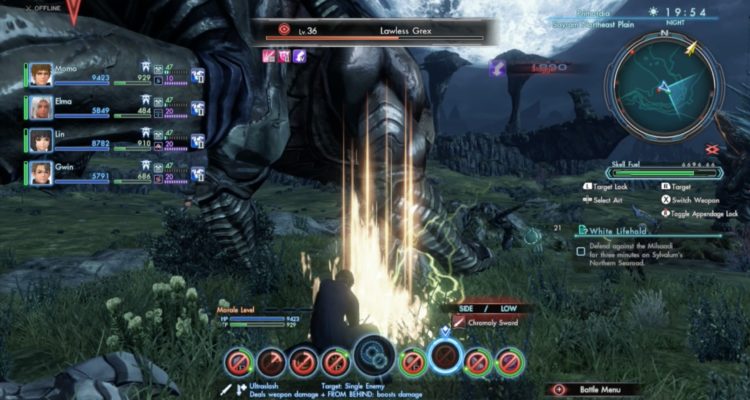Select the blue-highlighted art in the palette
This screenshot has height=400, width=750.
point(444,357)
